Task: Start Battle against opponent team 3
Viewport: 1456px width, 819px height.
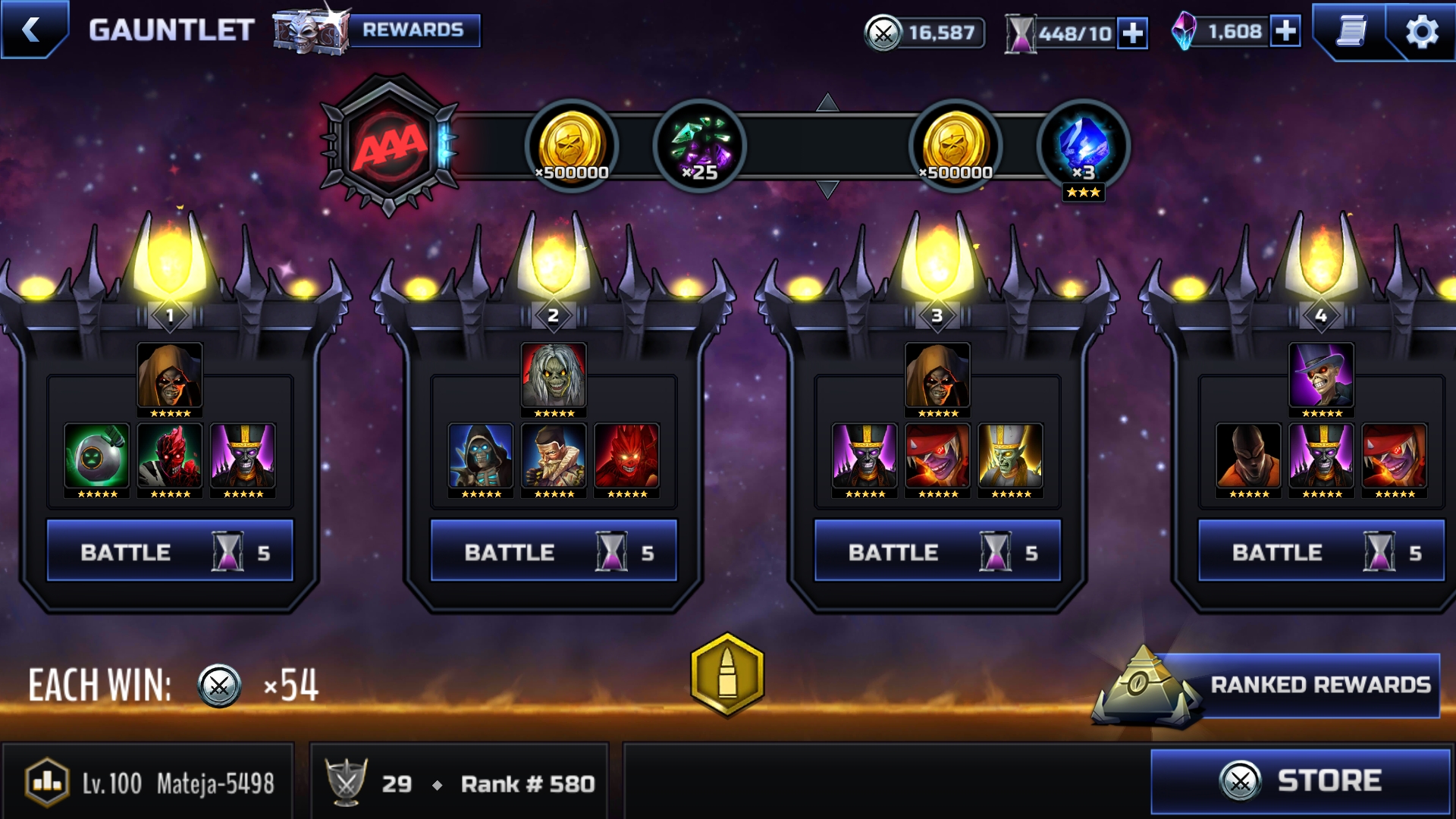Action: point(937,551)
